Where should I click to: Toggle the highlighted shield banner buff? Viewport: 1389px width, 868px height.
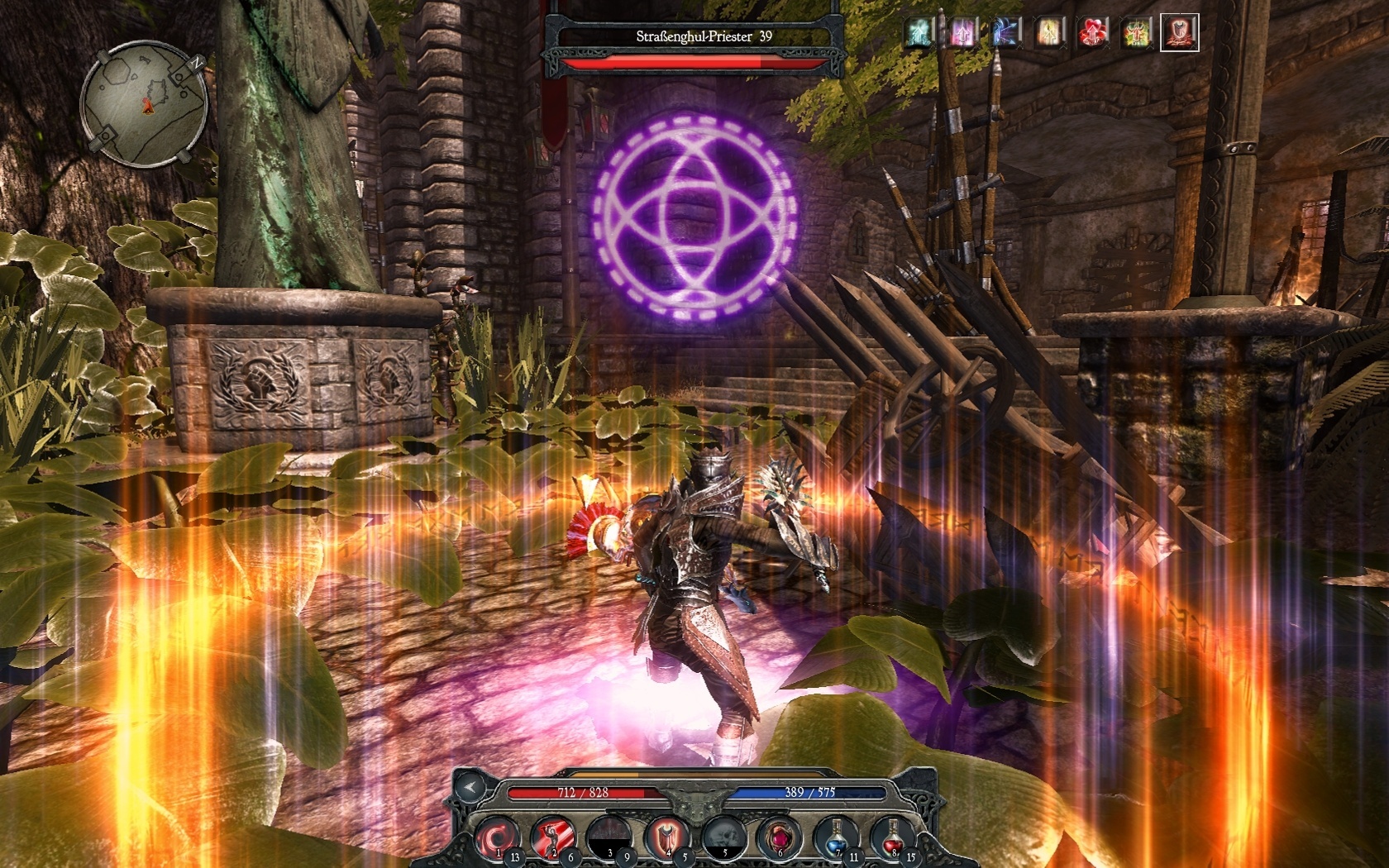pos(1180,33)
